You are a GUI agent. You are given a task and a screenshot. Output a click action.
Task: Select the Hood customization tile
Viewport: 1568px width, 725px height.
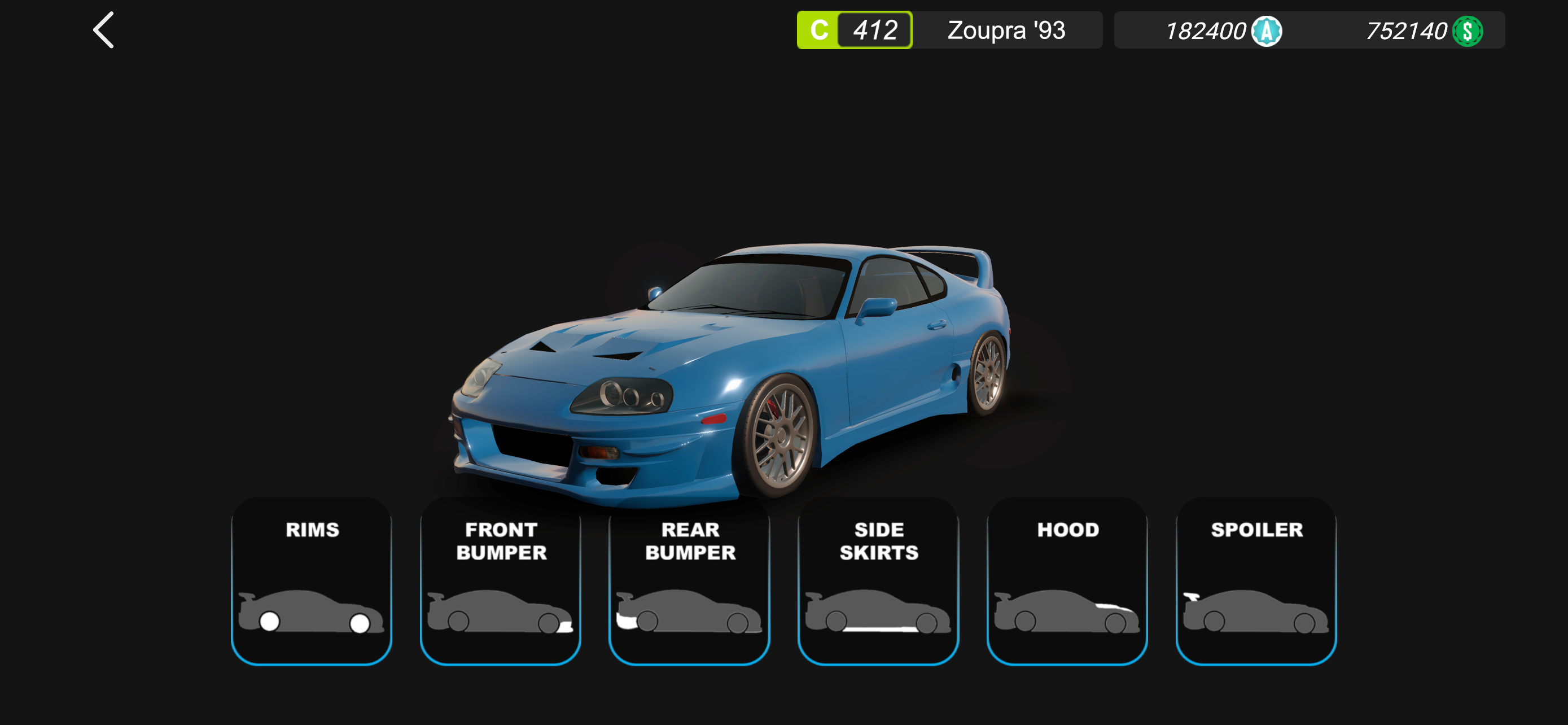pyautogui.click(x=1067, y=580)
